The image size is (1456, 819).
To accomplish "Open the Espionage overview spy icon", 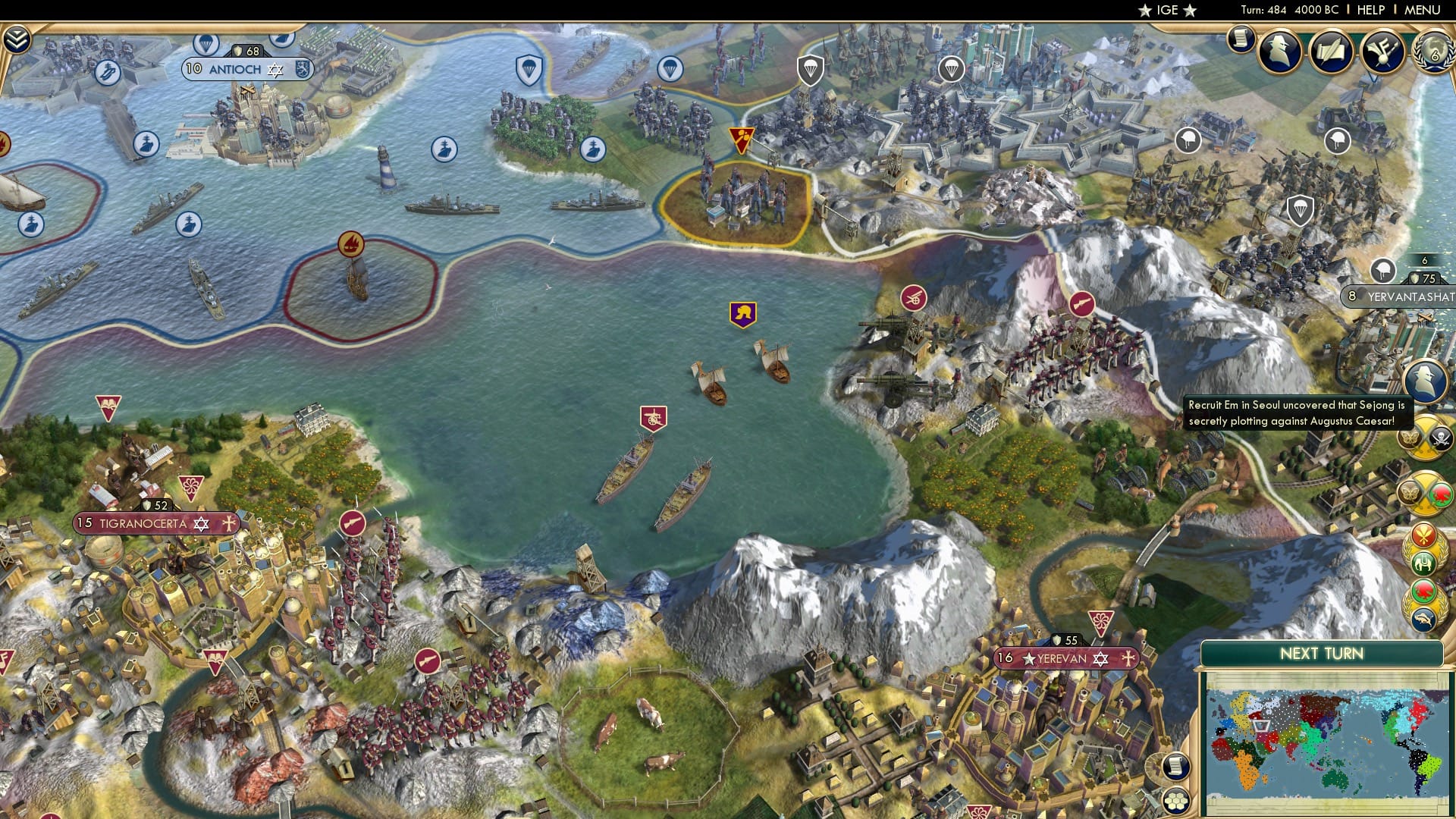I will tap(1279, 51).
